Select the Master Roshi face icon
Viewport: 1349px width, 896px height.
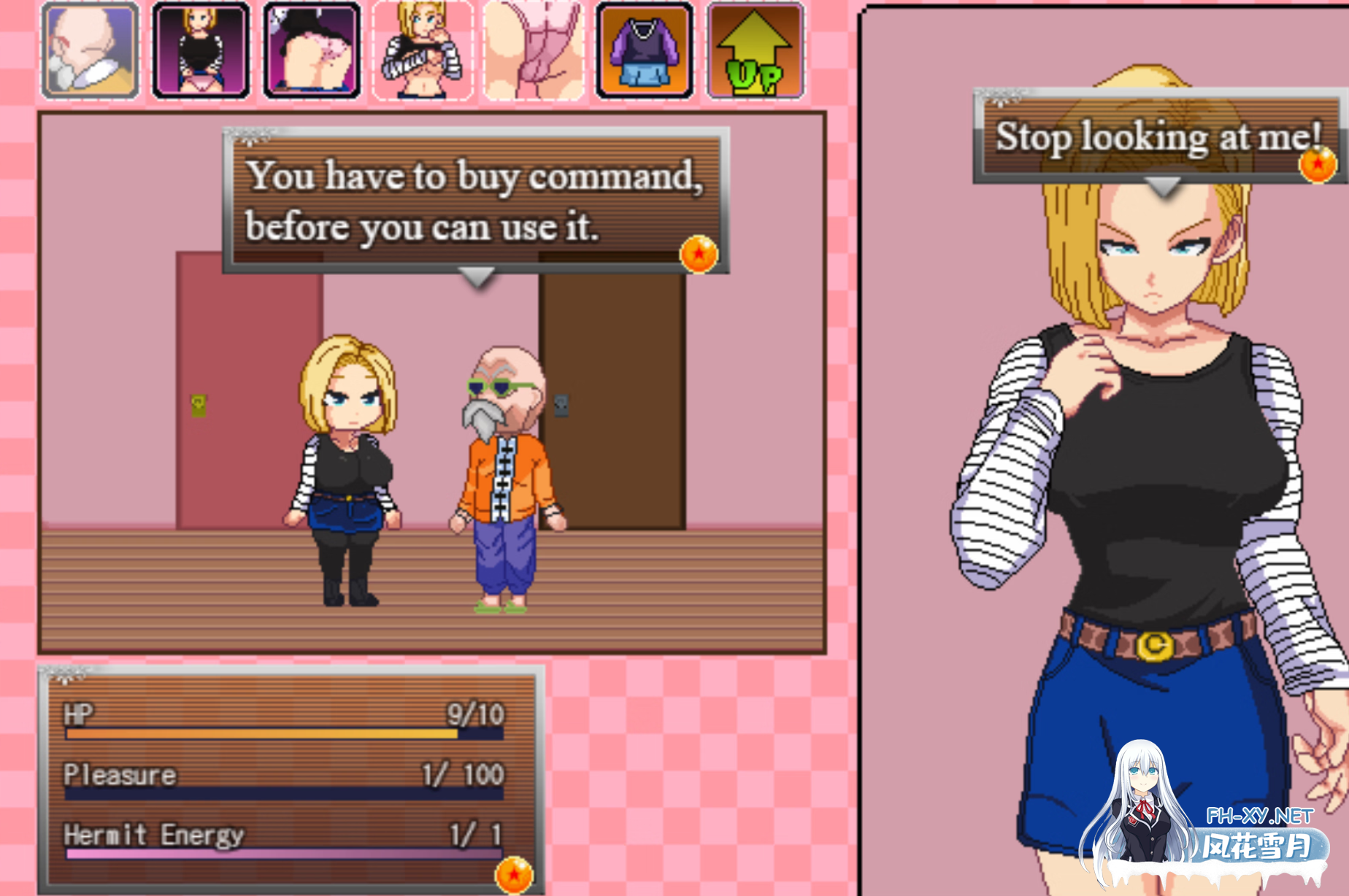pyautogui.click(x=89, y=48)
